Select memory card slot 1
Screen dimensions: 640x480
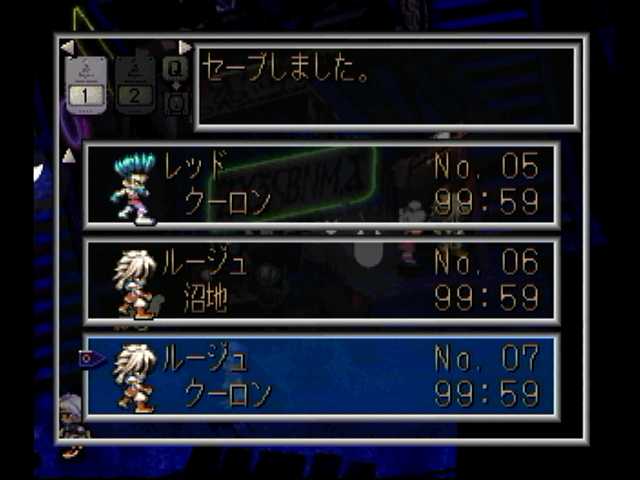[x=87, y=84]
